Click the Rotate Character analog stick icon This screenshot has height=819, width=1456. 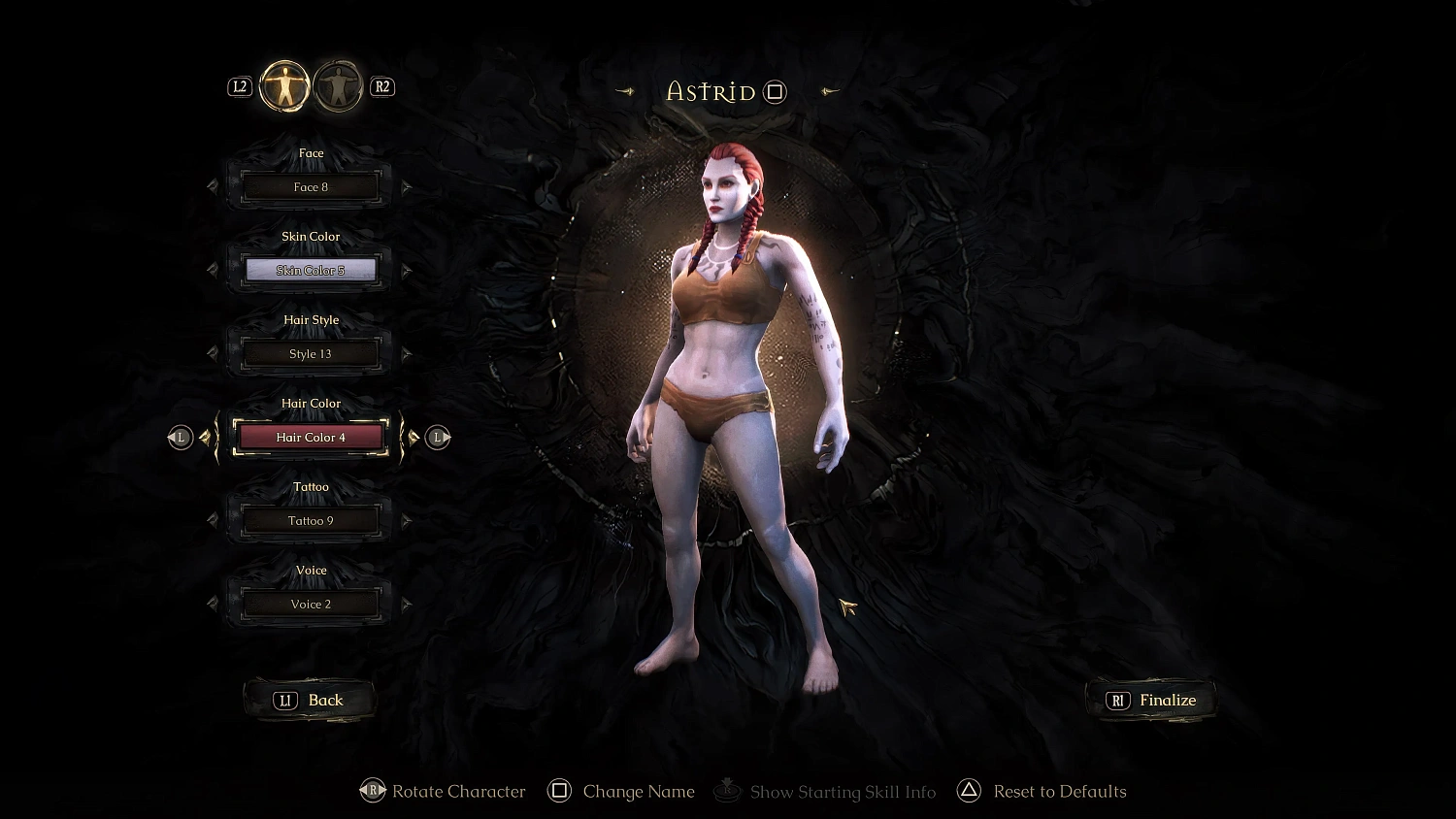(x=373, y=791)
